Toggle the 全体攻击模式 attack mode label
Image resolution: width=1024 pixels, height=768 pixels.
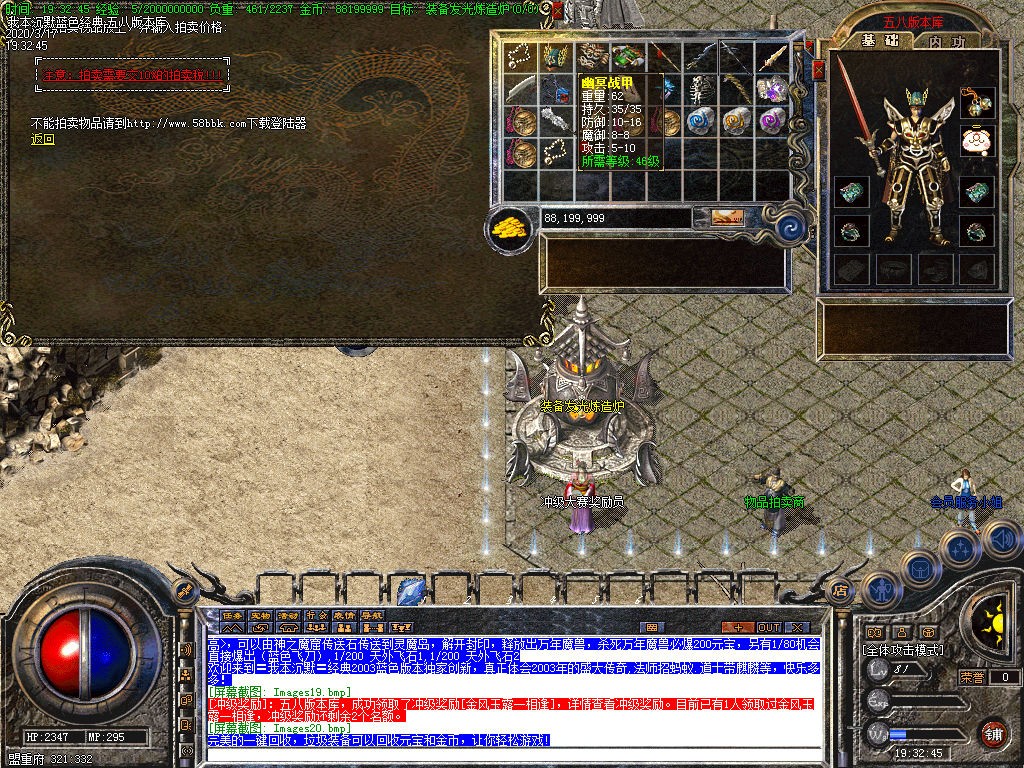click(x=903, y=650)
